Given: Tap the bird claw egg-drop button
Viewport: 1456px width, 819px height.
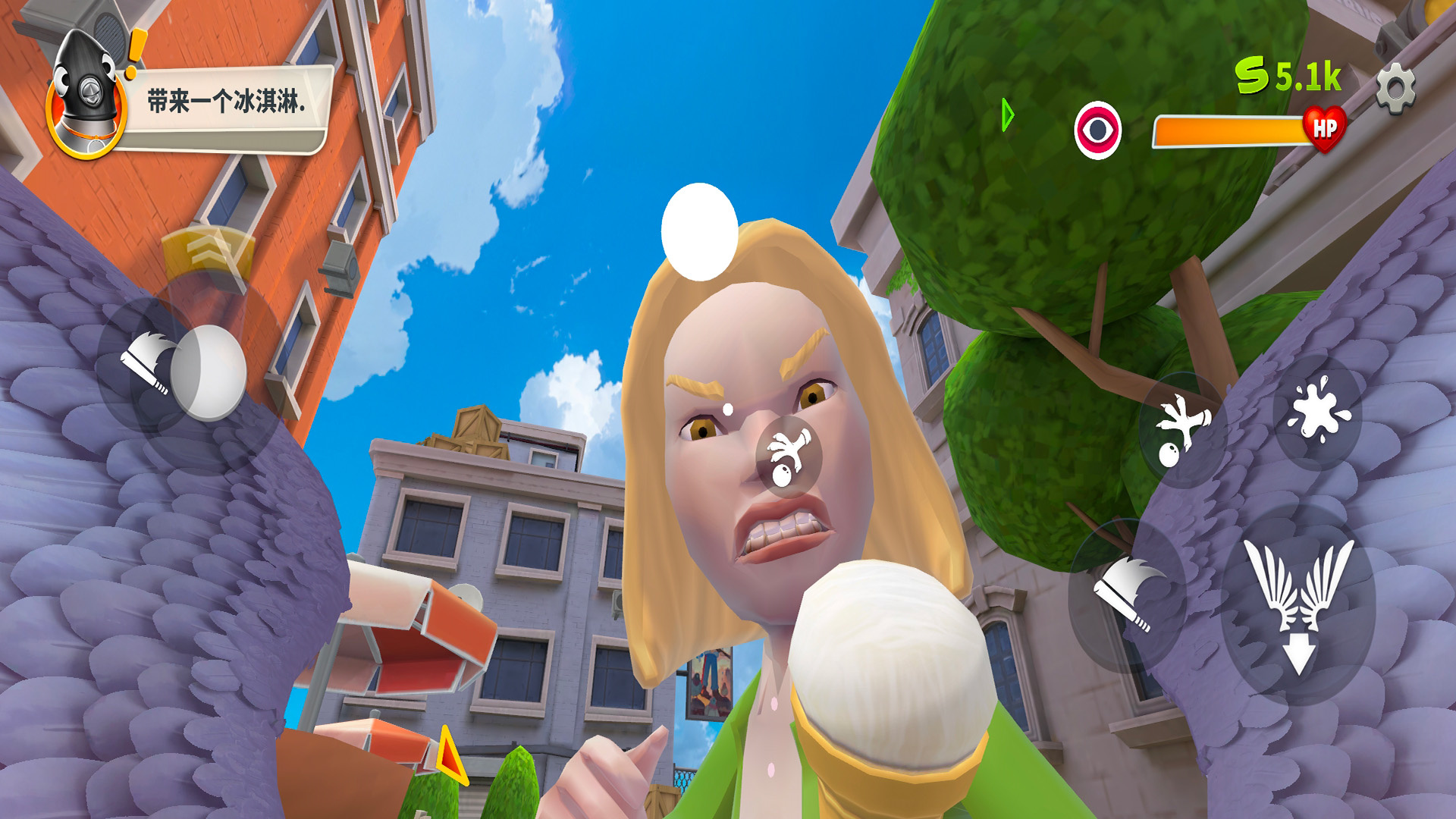Looking at the screenshot, I should pyautogui.click(x=1181, y=429).
